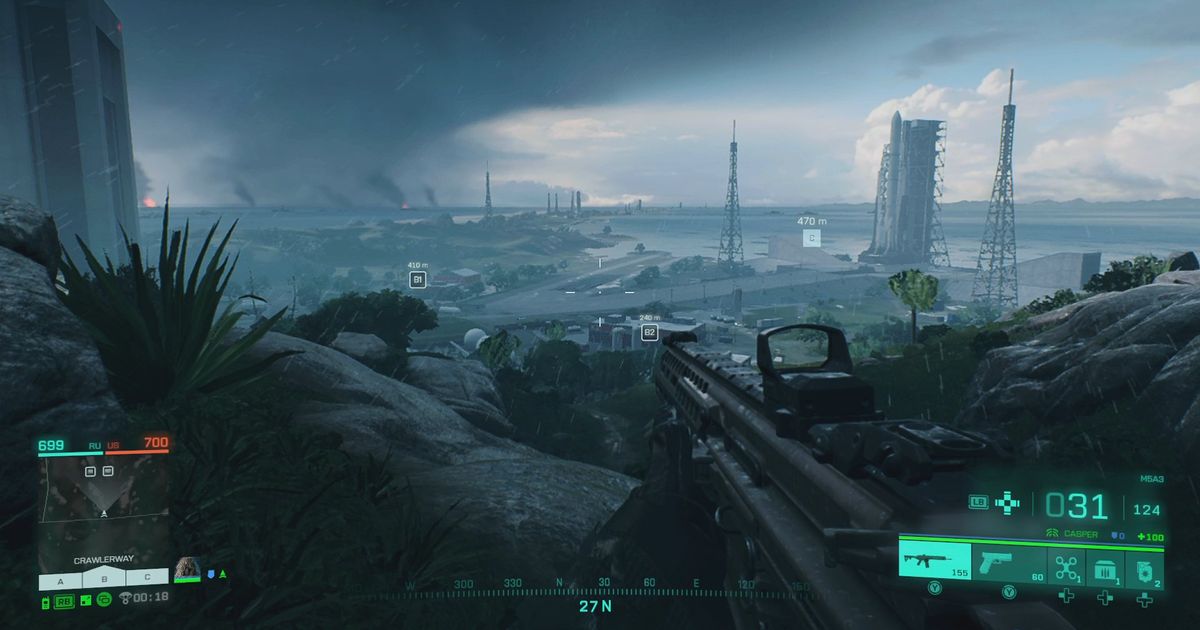Click the B1 objective marker at 410 m

pos(418,280)
